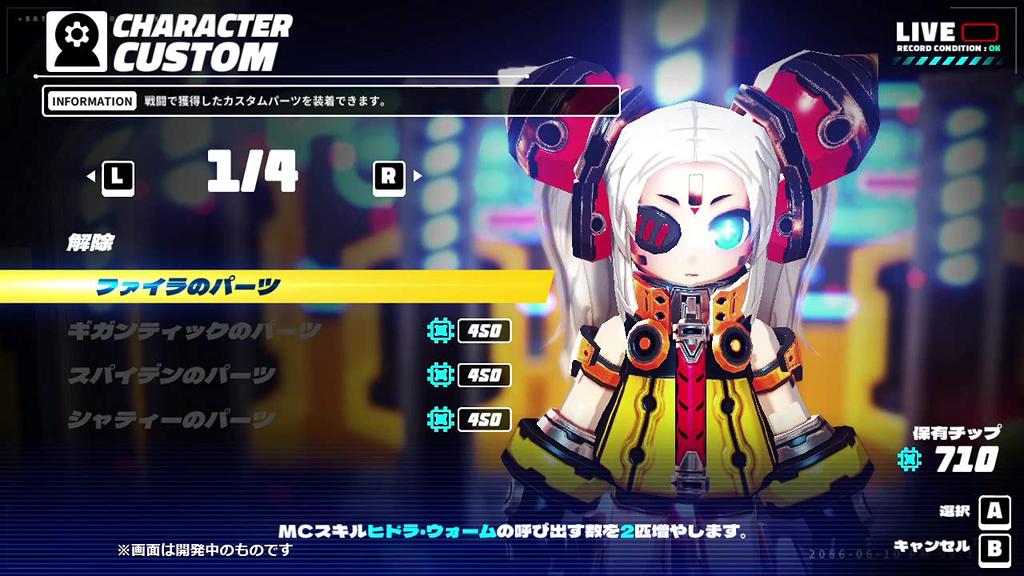Choose シャティーのパーツ in the parts list
1024x576 pixels.
(x=171, y=420)
